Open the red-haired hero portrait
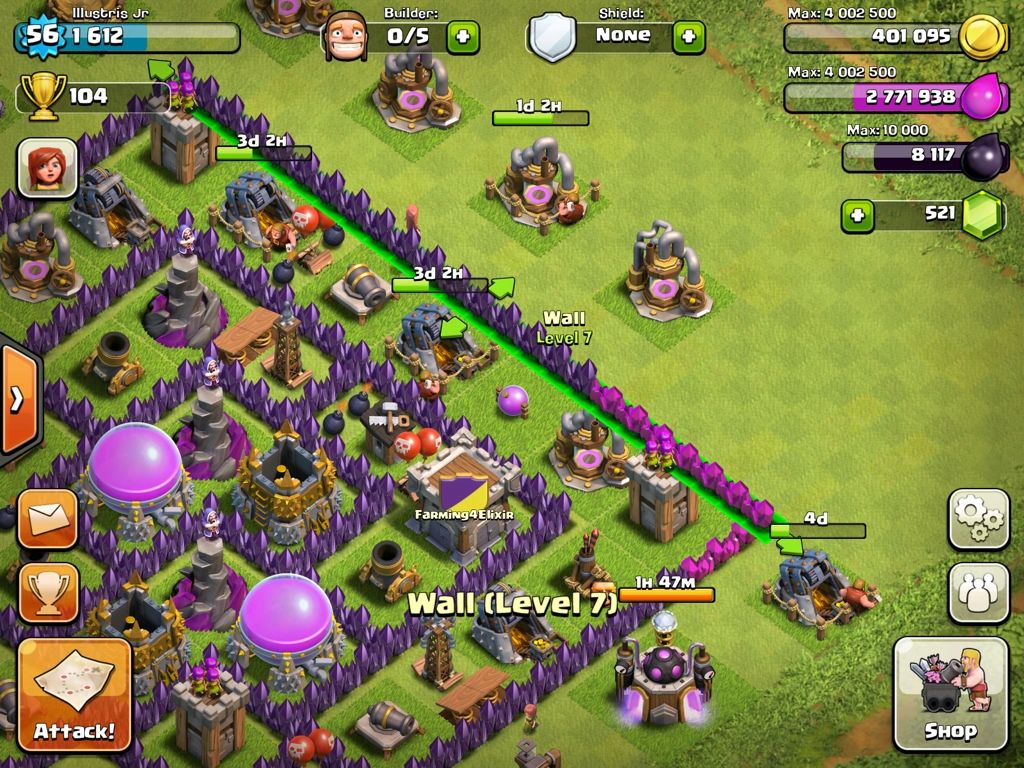The height and width of the screenshot is (768, 1024). click(x=47, y=167)
